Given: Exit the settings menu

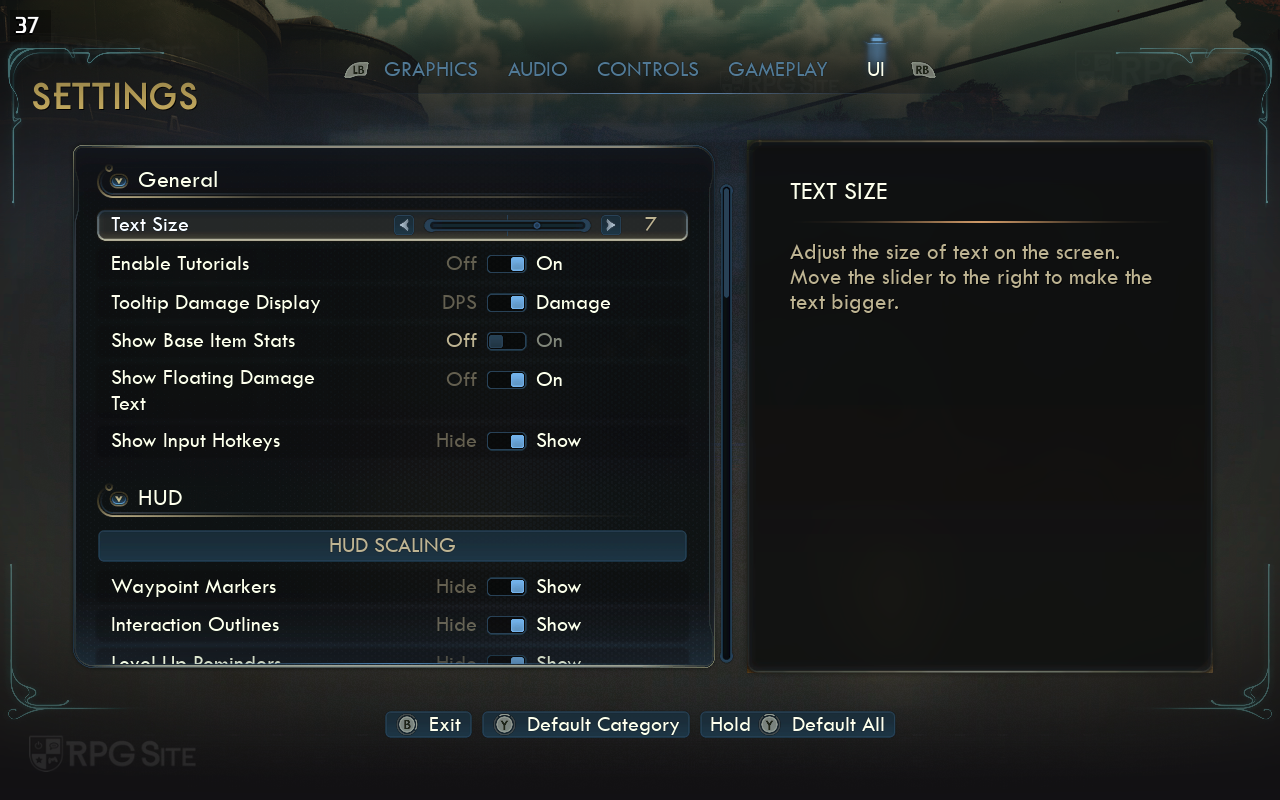Looking at the screenshot, I should point(430,725).
